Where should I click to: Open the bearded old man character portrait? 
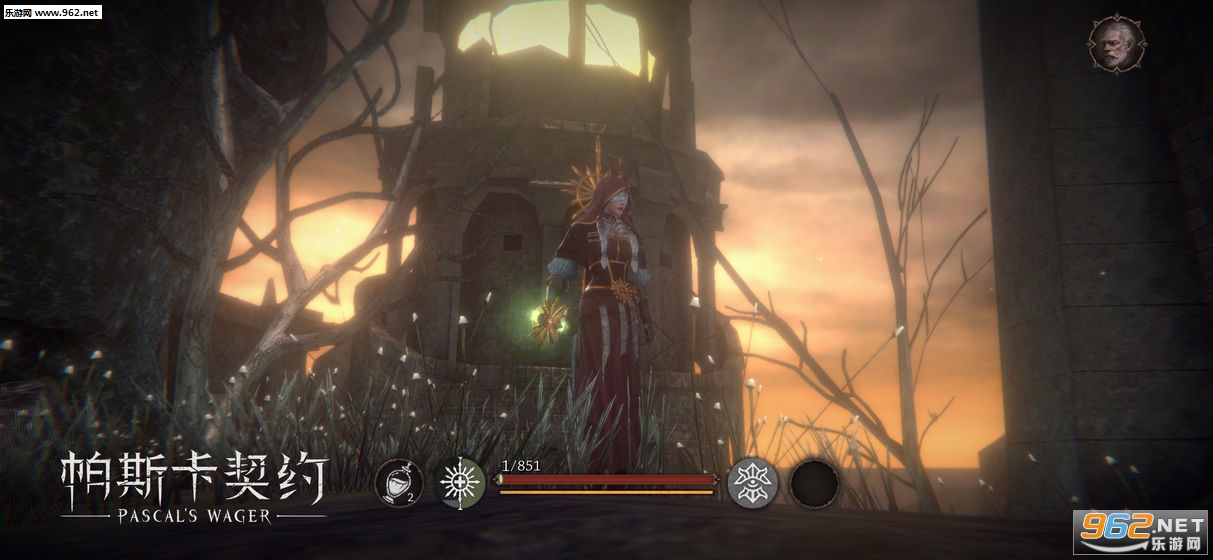tap(1116, 43)
